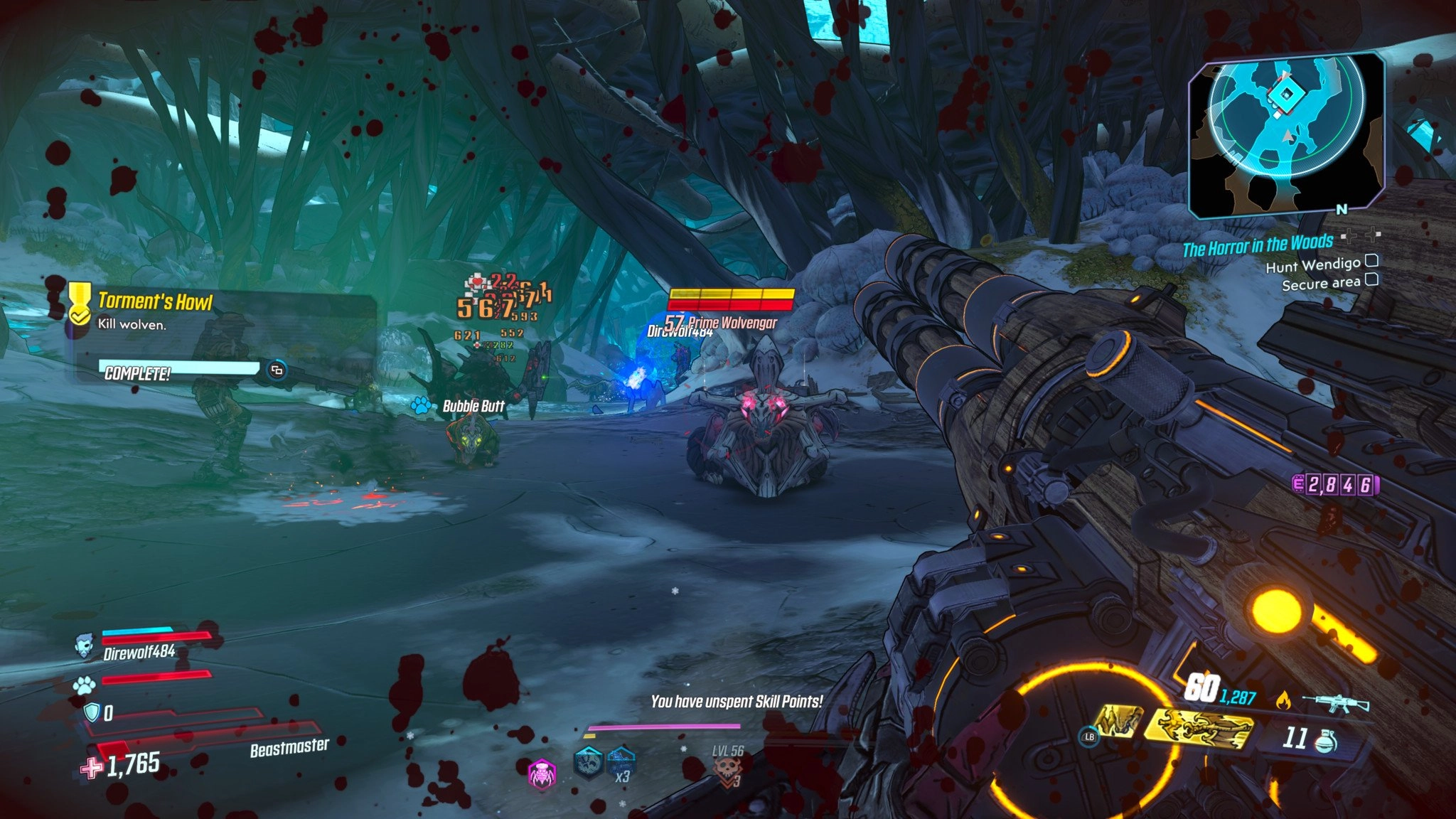Click the orange skull level 56 badge
Screen dimensions: 1456x819
tap(727, 770)
